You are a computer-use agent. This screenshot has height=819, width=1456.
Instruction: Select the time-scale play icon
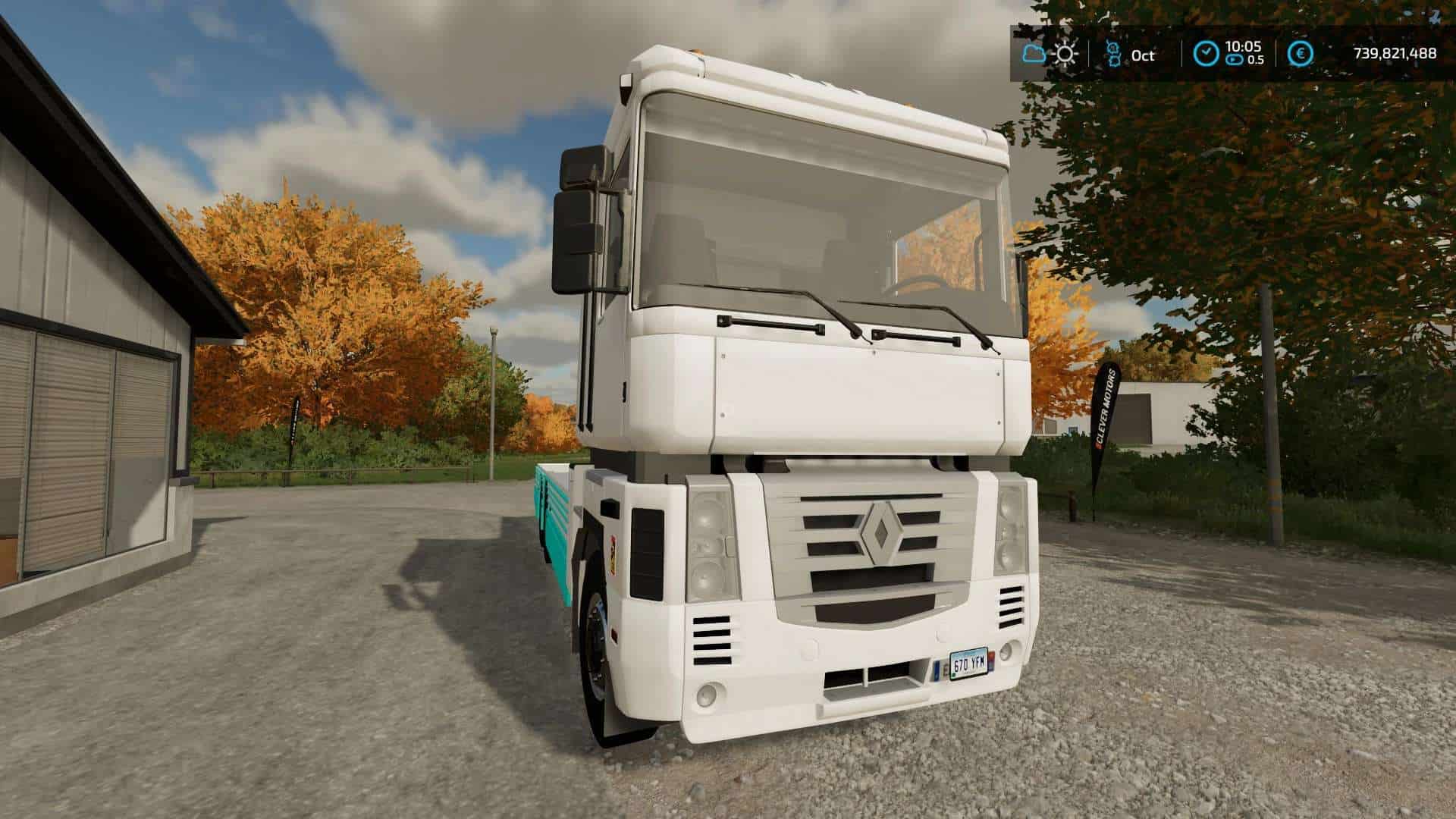(1236, 60)
